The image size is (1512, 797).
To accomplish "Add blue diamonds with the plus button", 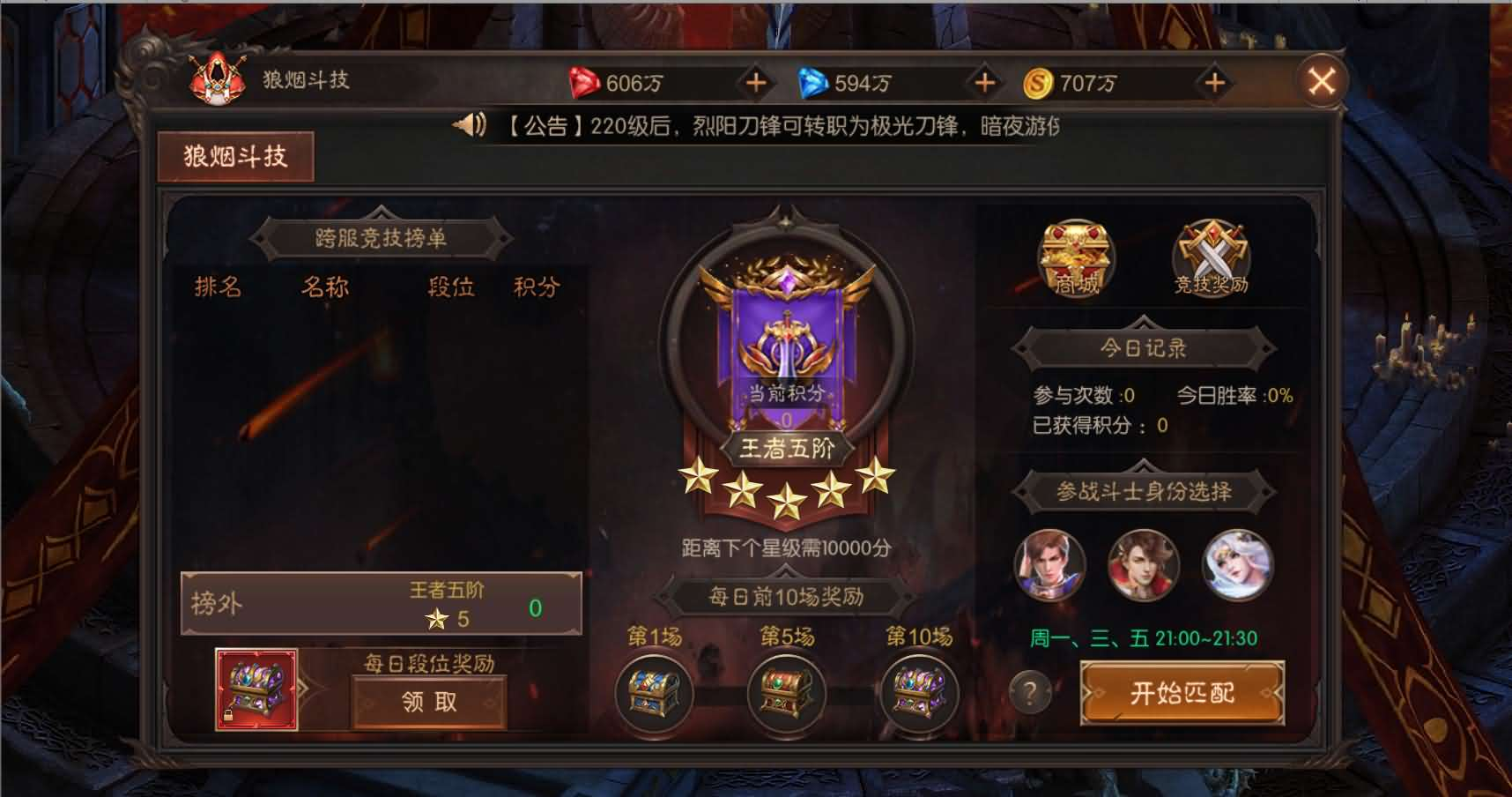I will tap(984, 83).
